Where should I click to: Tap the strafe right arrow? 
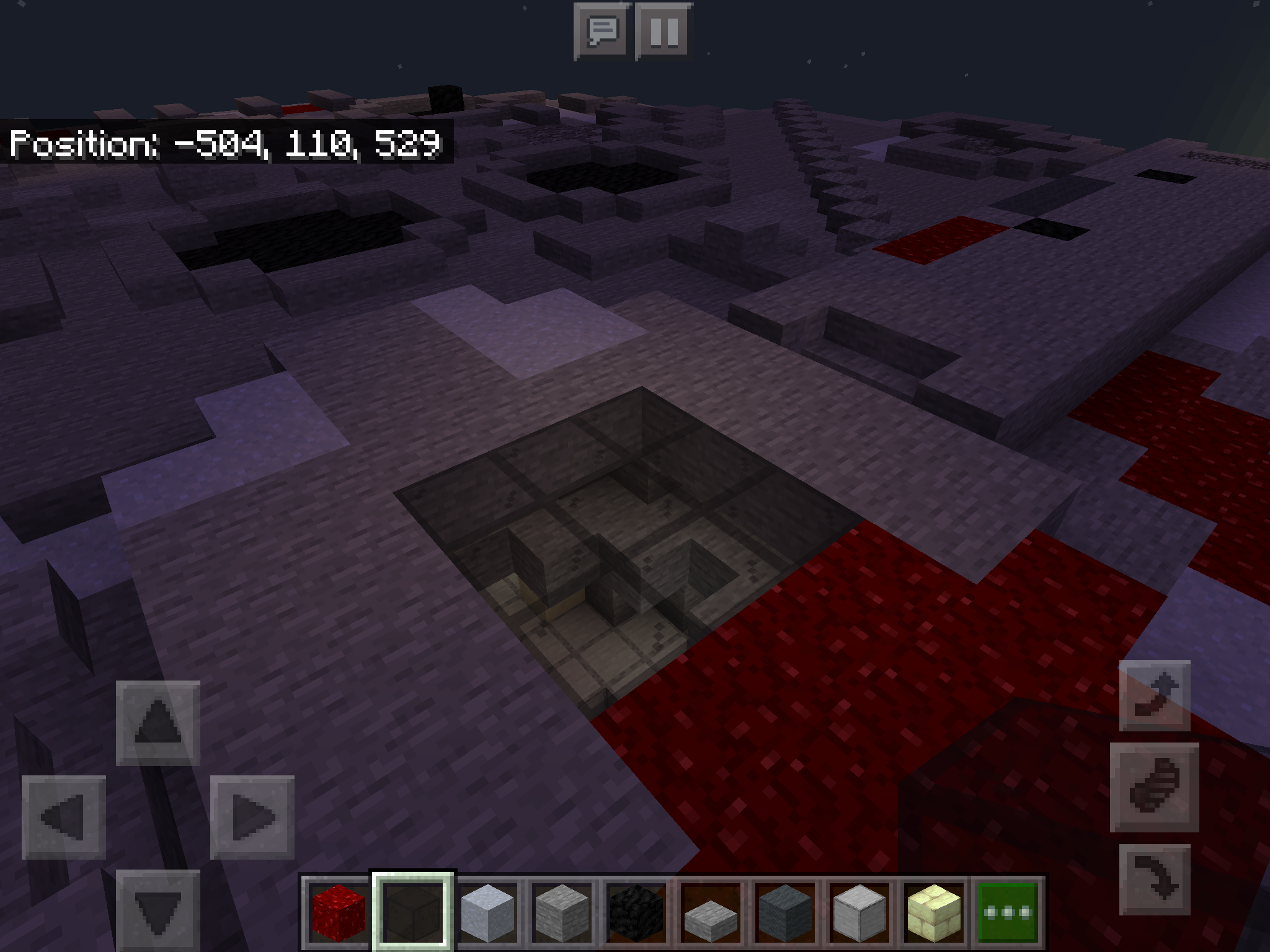pyautogui.click(x=252, y=818)
